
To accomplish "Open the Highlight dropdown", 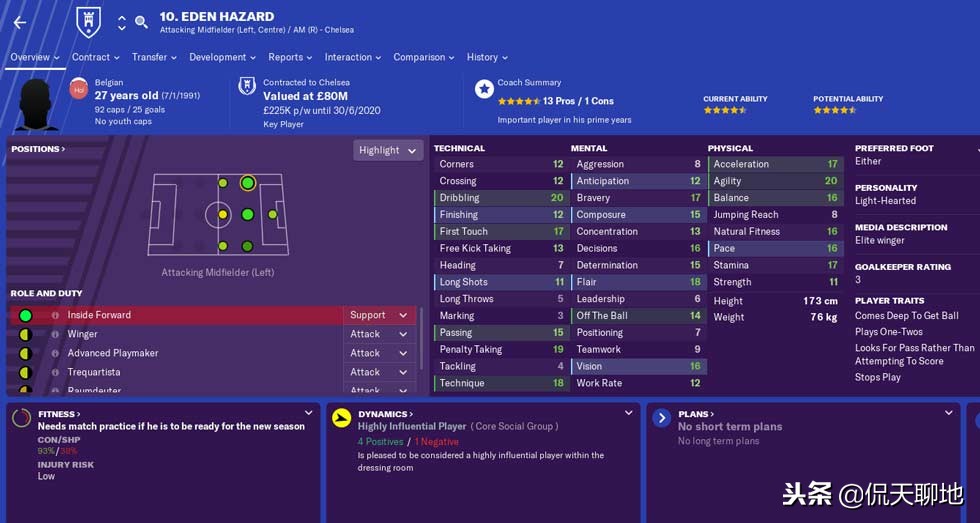I will click(388, 150).
